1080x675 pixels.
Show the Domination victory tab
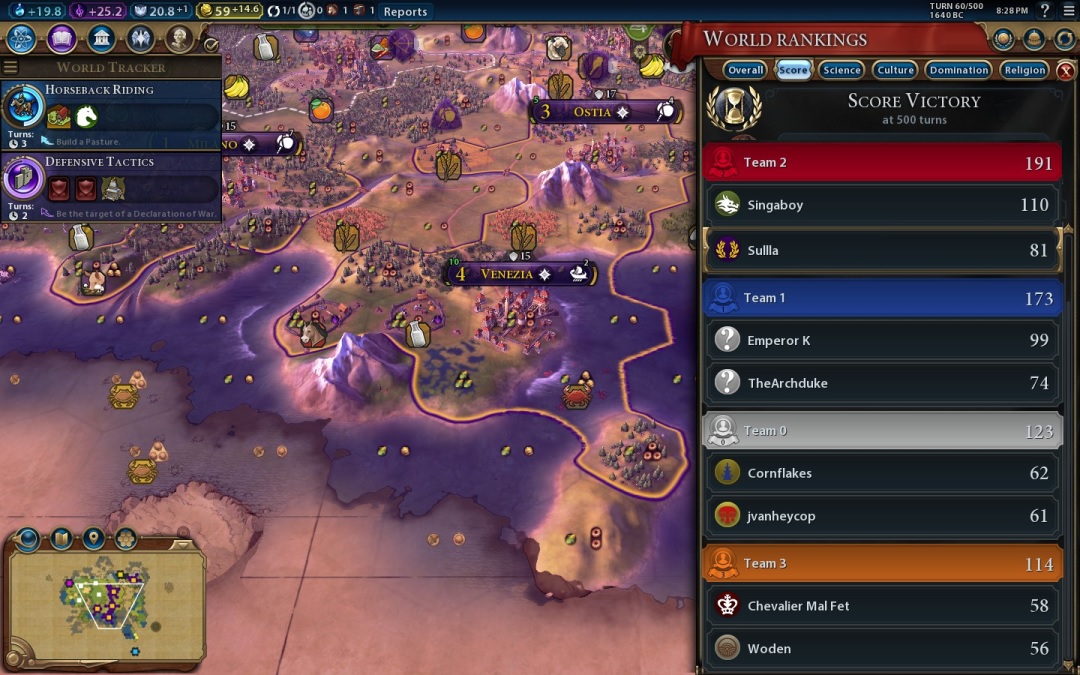tap(958, 70)
